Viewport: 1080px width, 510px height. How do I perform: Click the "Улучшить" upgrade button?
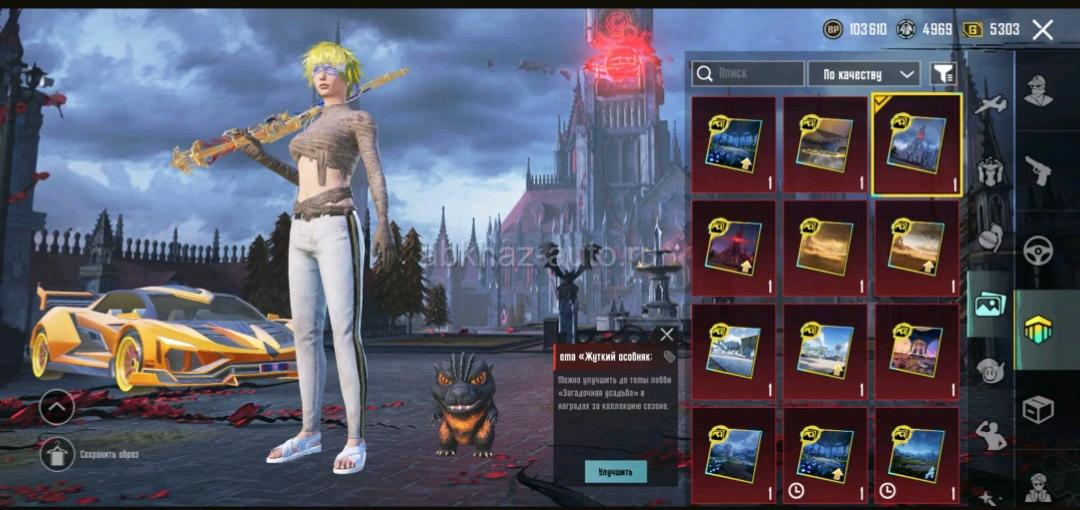[x=615, y=471]
